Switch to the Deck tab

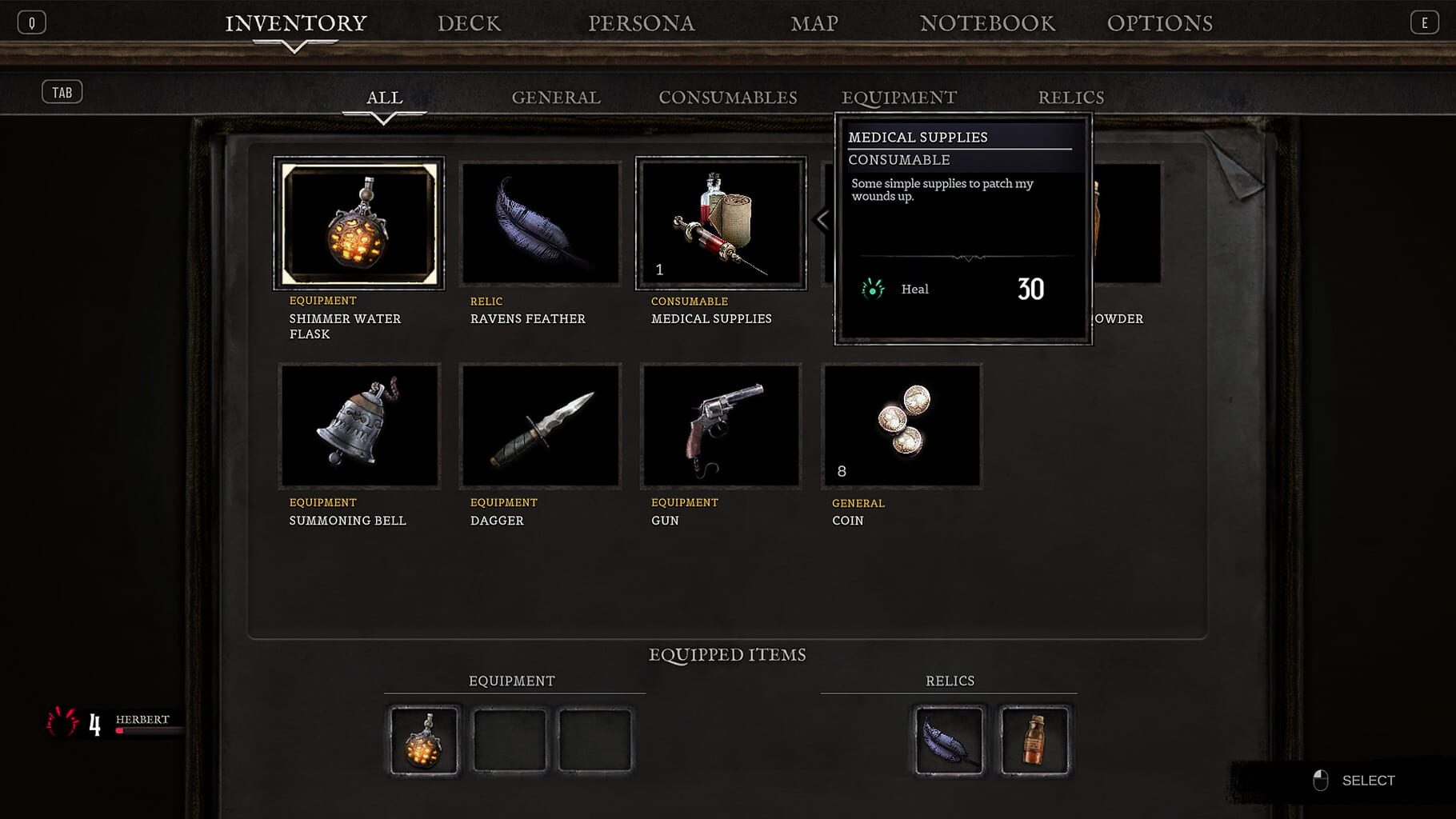(470, 23)
